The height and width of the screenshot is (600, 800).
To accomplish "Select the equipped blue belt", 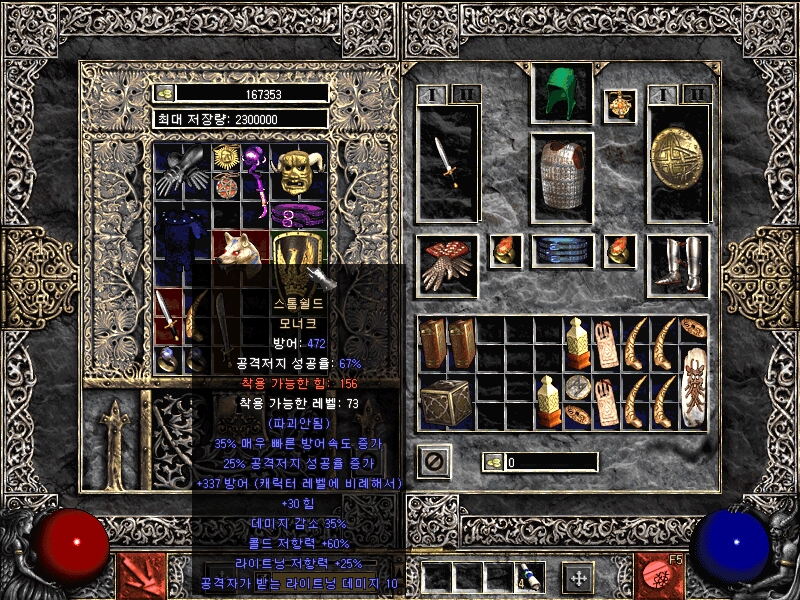I will click(562, 251).
